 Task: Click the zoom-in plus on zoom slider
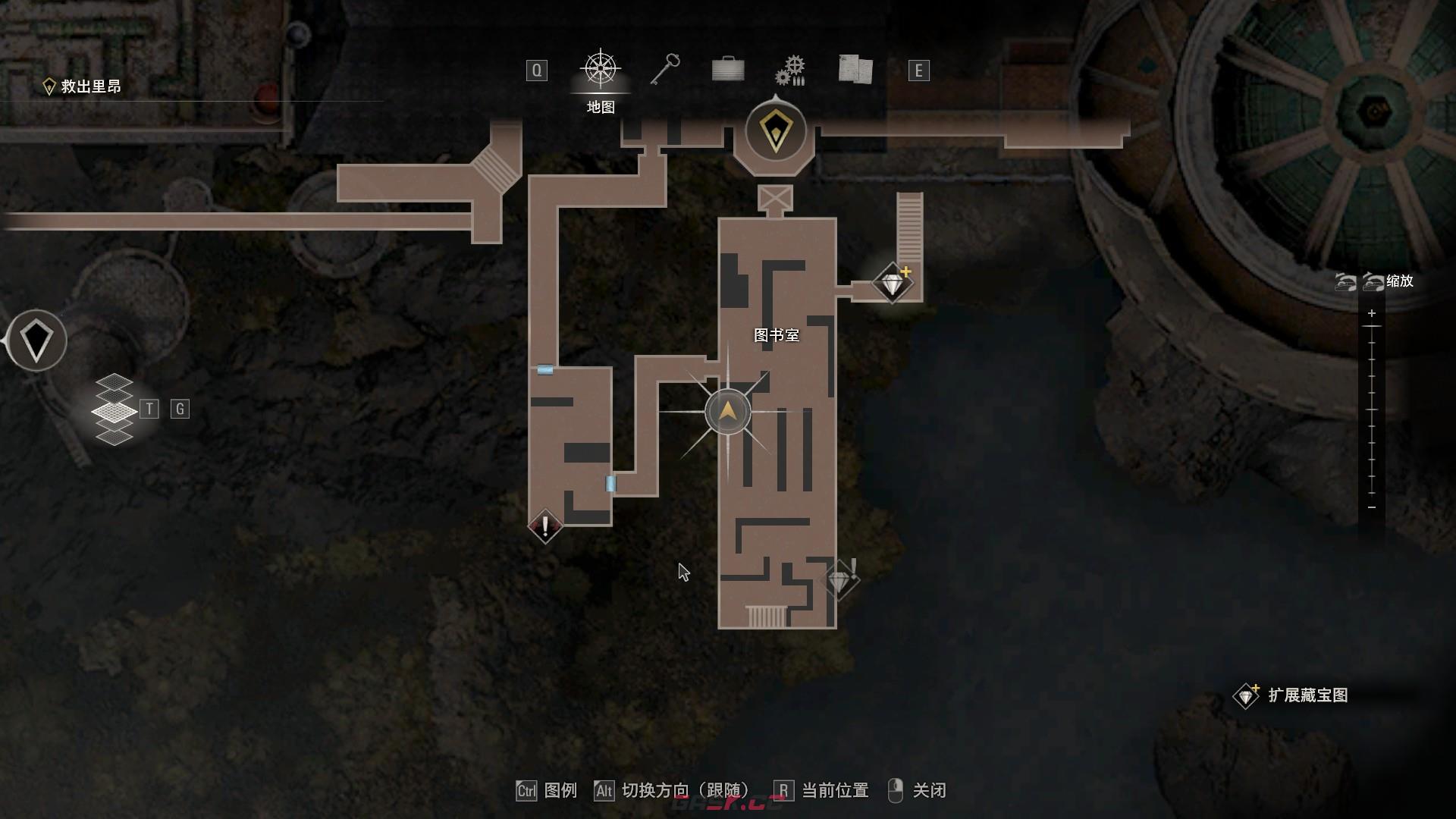point(1371,313)
